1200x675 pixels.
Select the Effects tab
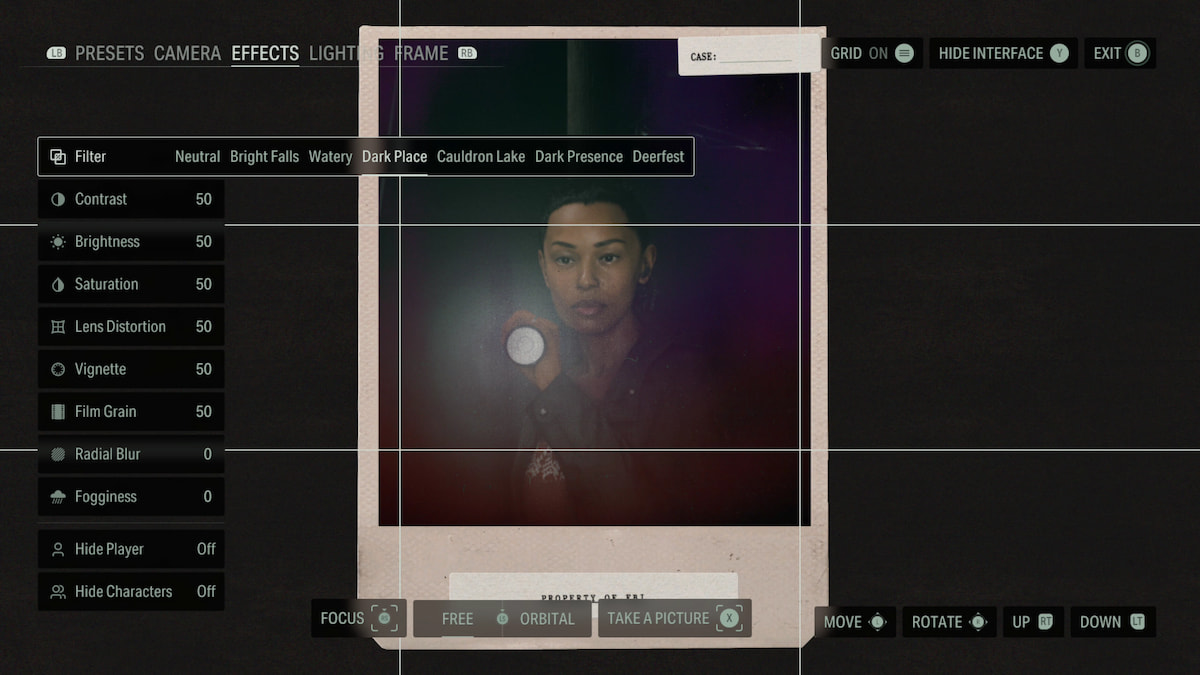coord(265,53)
